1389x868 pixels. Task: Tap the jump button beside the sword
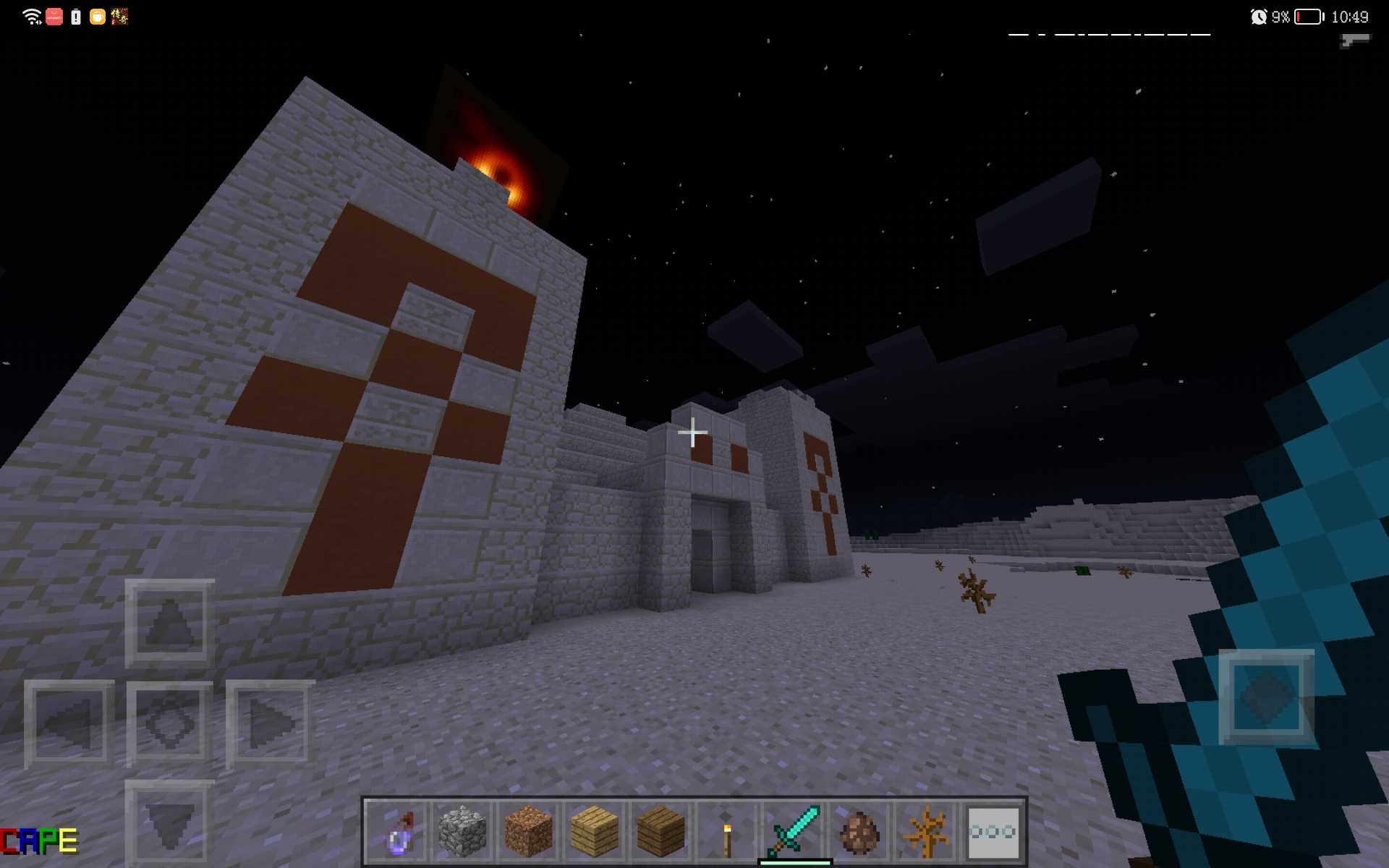click(x=1266, y=697)
